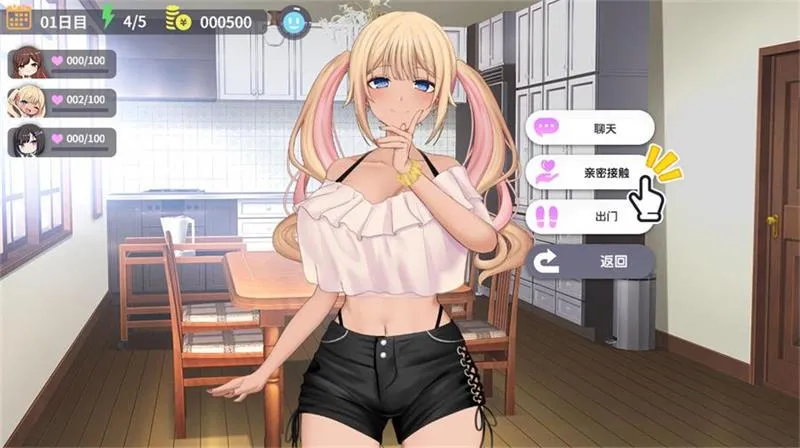Viewport: 800px width, 448px height.
Task: Choose the 聊天 chat option
Action: [590, 128]
